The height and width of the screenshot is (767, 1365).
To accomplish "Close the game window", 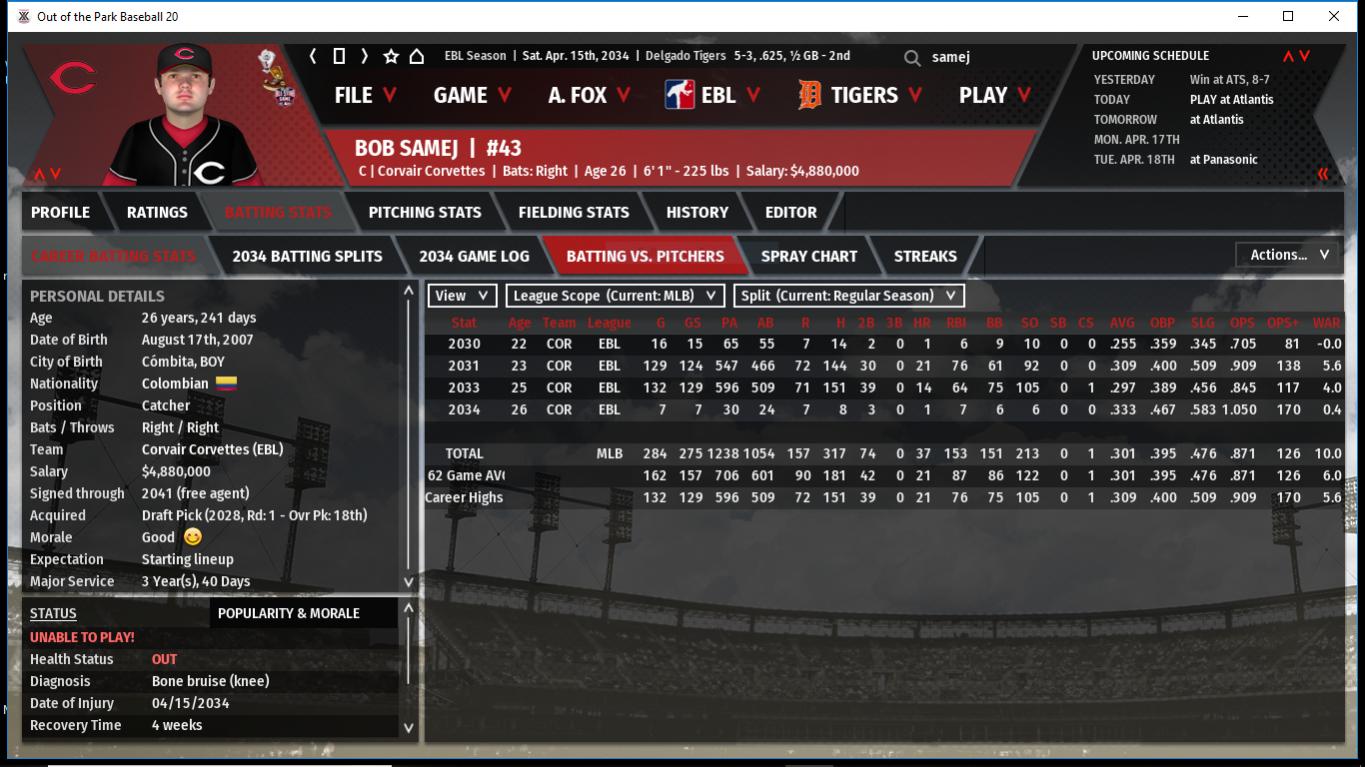I will point(1333,16).
